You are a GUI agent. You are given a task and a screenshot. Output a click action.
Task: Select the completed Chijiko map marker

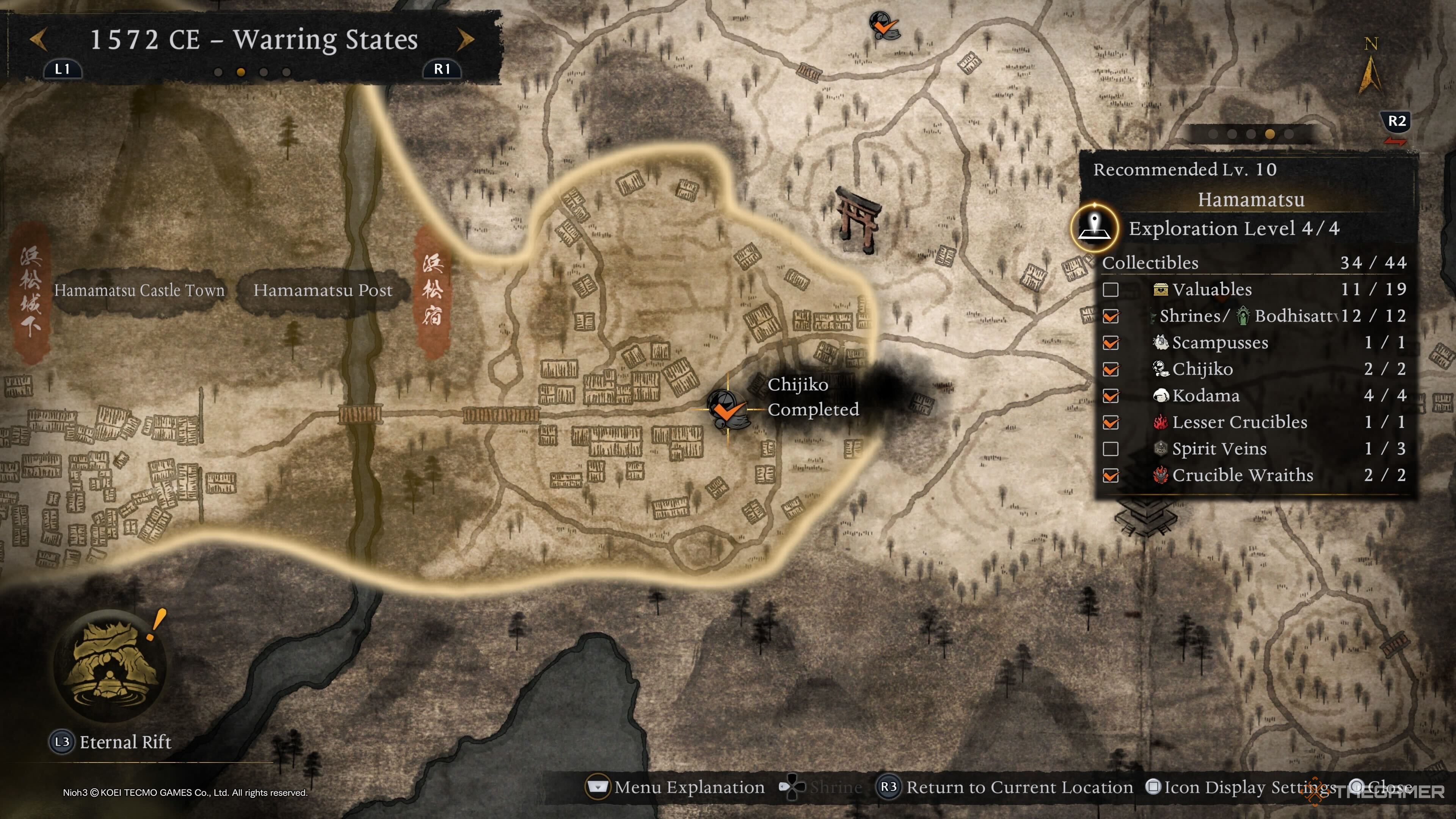pyautogui.click(x=726, y=410)
